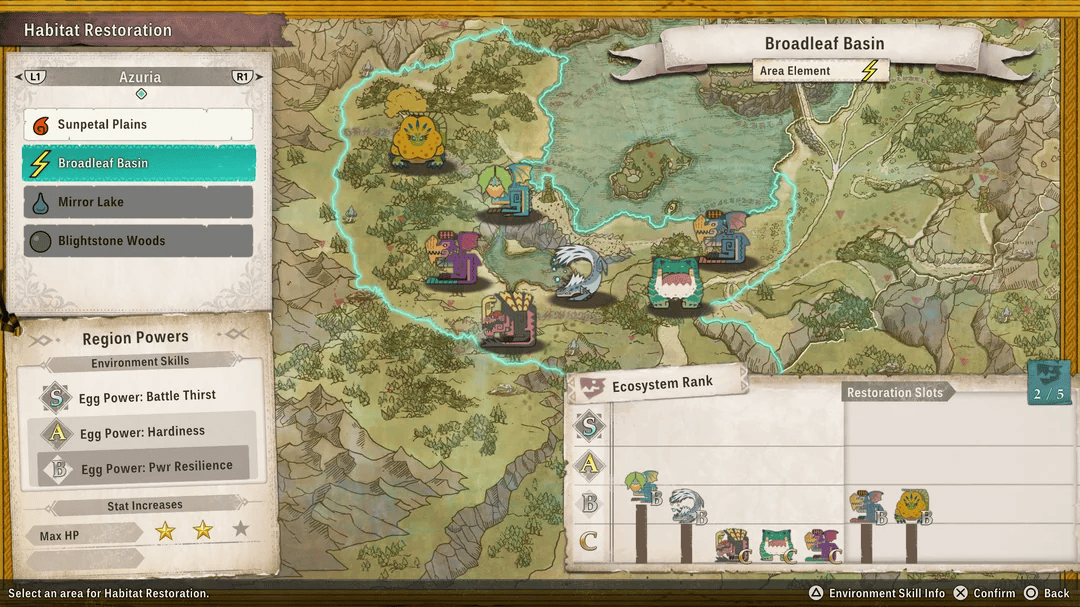Click the pink yellow-crested monster on the map
The image size is (1080, 607).
point(510,318)
